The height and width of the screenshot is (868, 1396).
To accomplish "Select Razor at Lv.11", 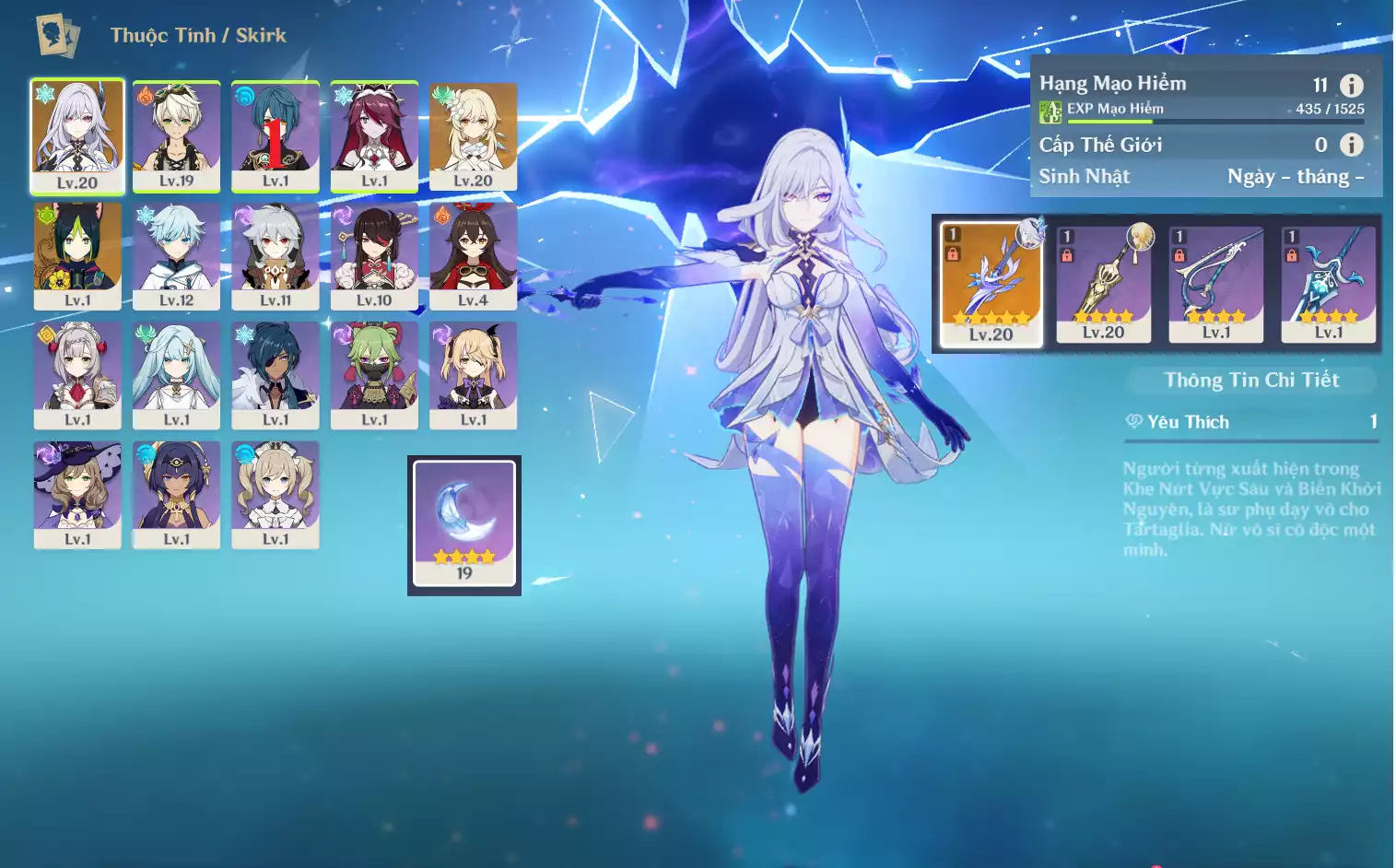I will [275, 255].
